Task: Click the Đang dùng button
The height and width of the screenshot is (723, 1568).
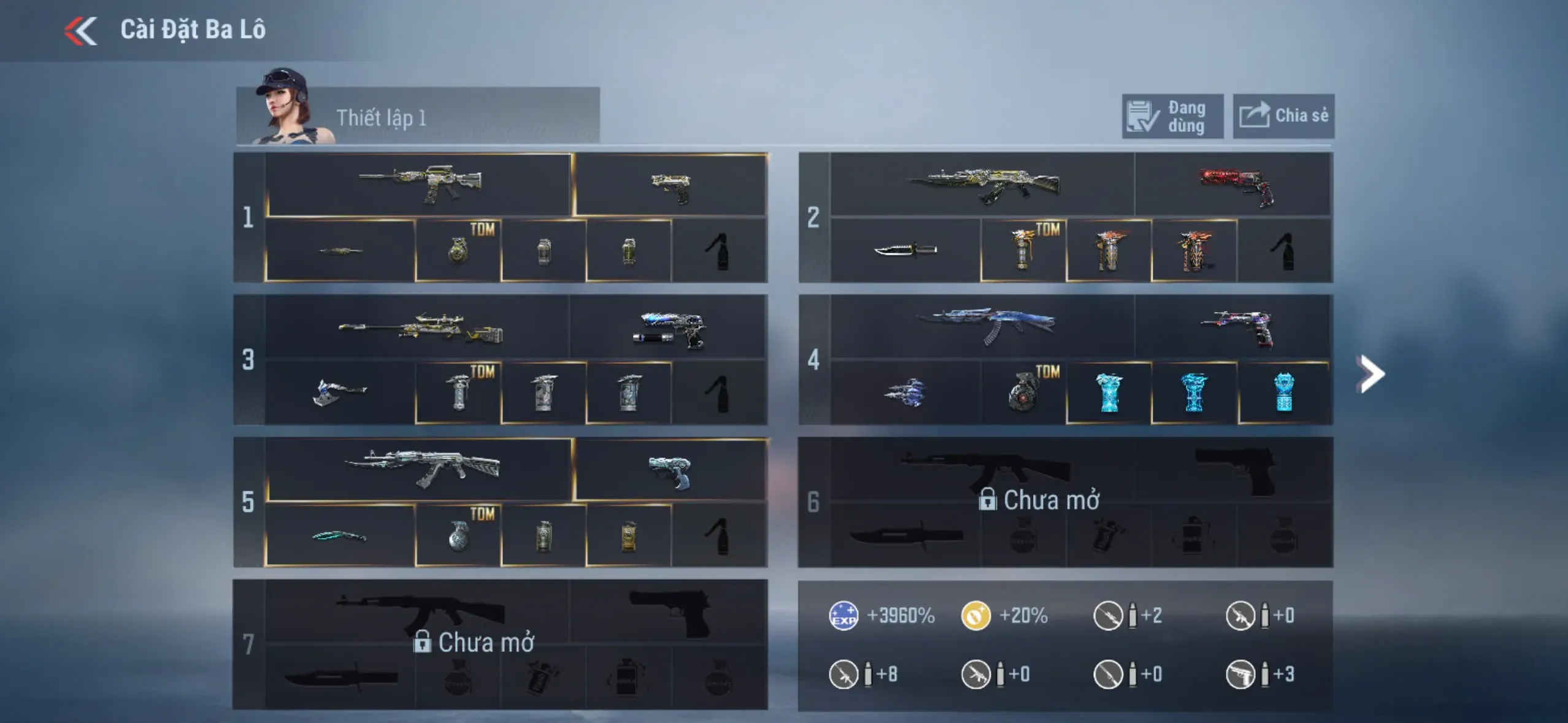Action: tap(1172, 117)
